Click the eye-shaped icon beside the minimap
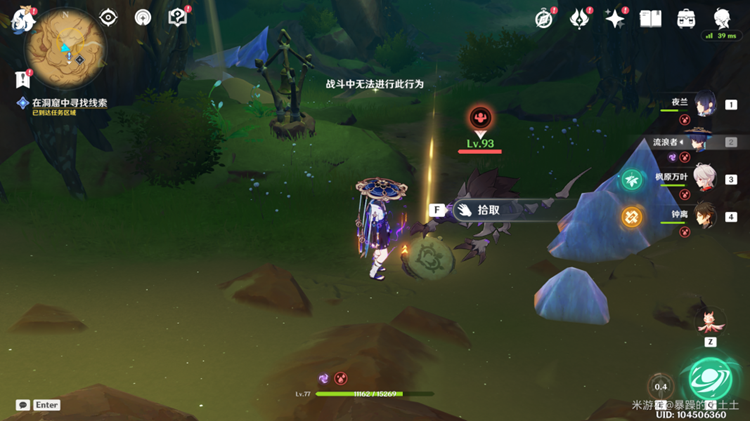The height and width of the screenshot is (421, 750). coord(109,17)
